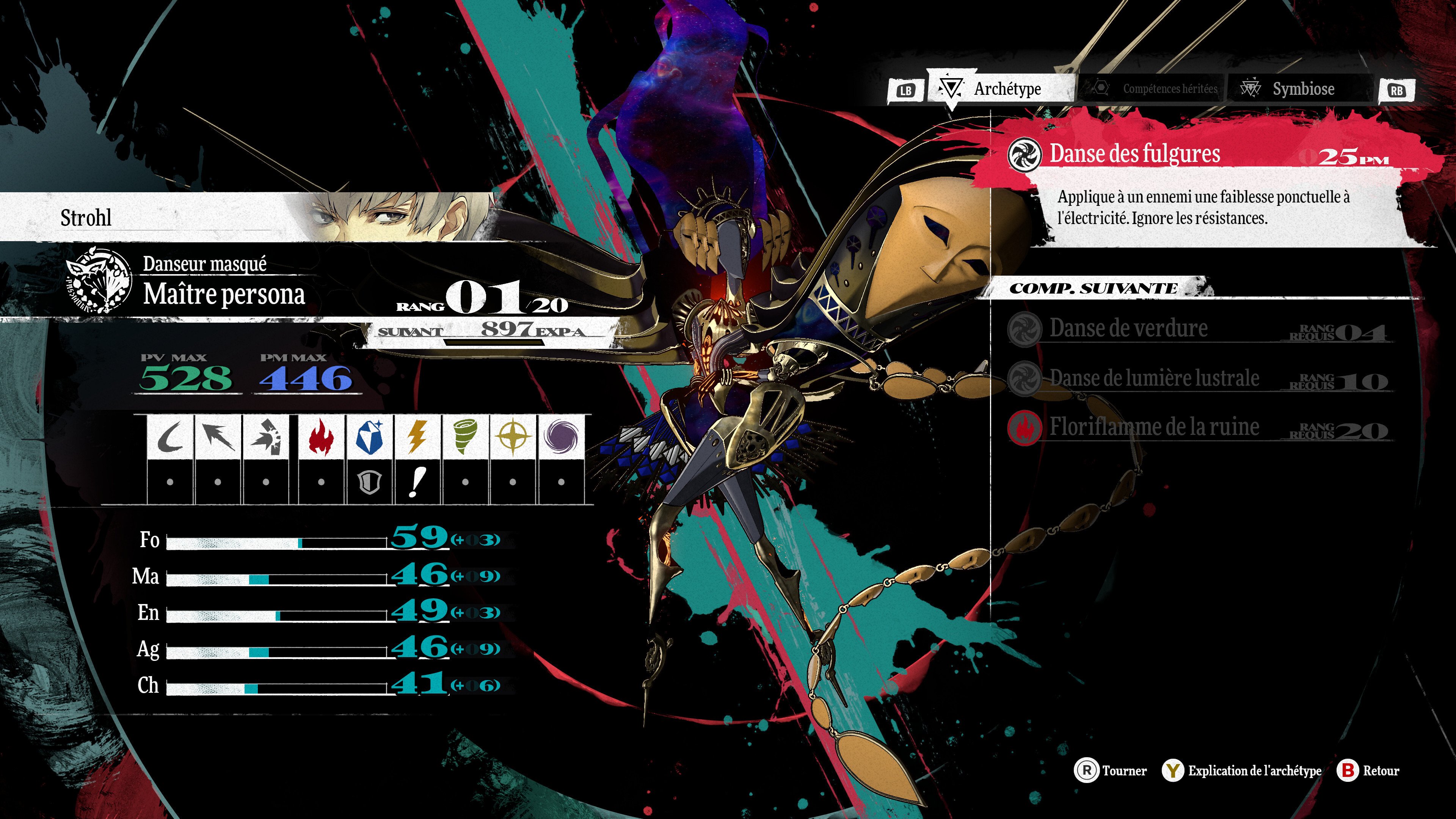Select Strohl's character name banner
The image size is (1456, 819).
pyautogui.click(x=86, y=218)
